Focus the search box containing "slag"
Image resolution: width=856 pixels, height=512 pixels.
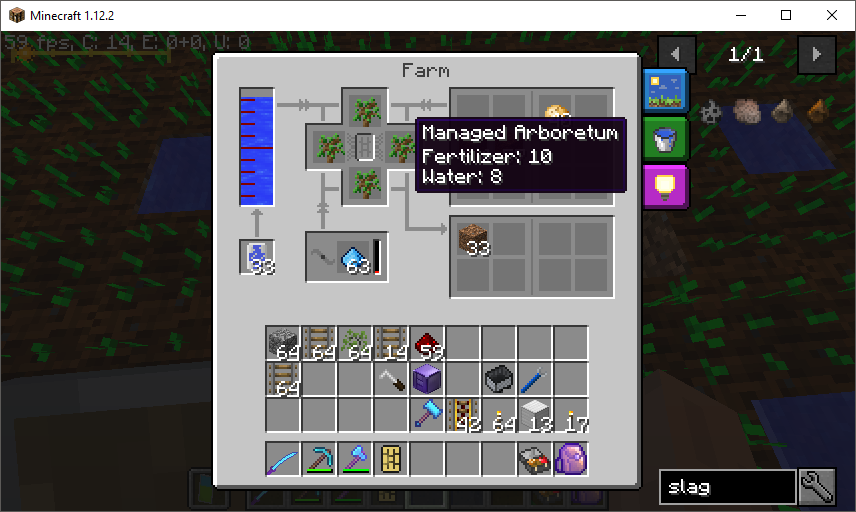click(x=727, y=487)
